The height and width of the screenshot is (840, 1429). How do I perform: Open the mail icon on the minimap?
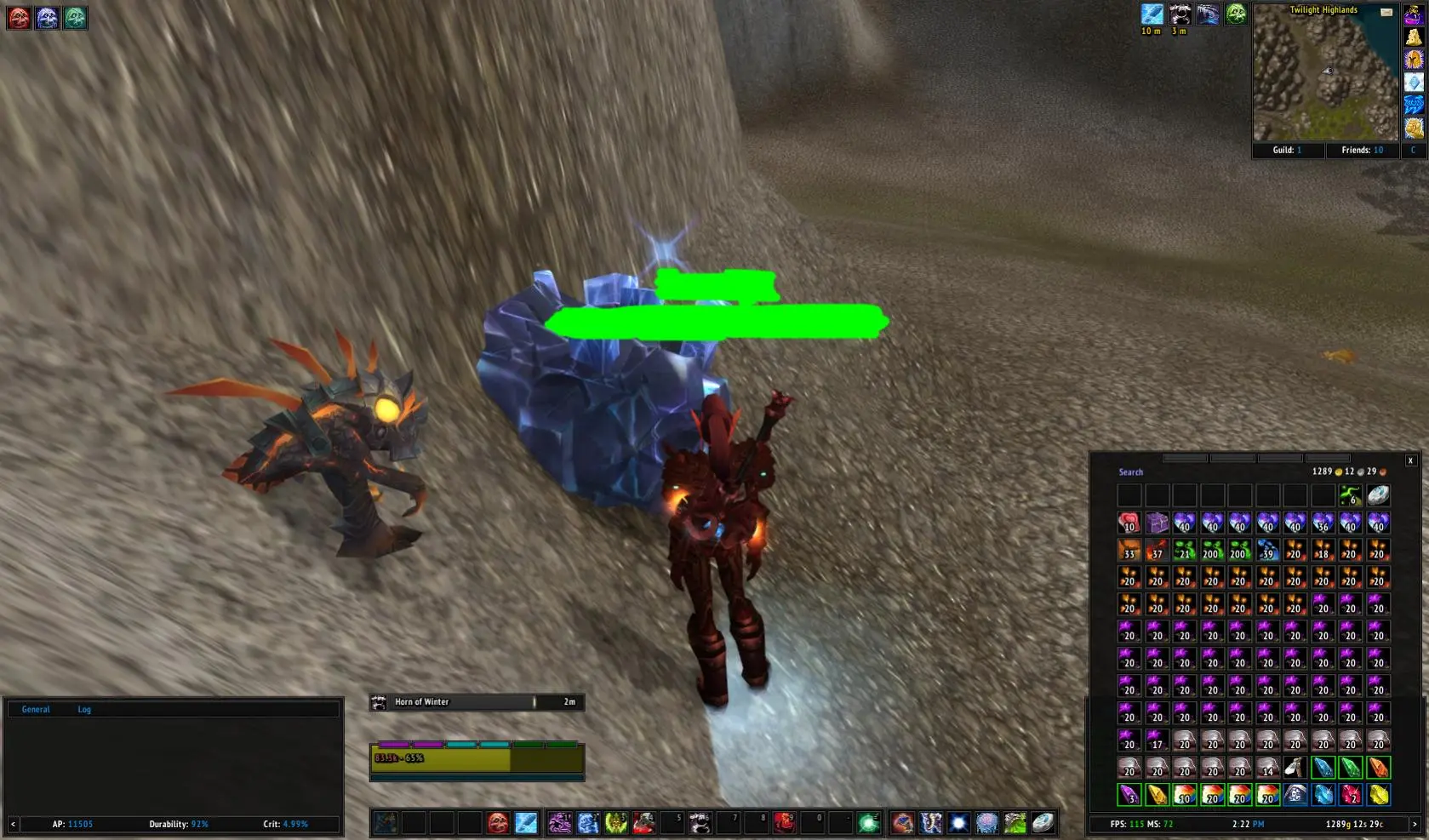pyautogui.click(x=1386, y=12)
